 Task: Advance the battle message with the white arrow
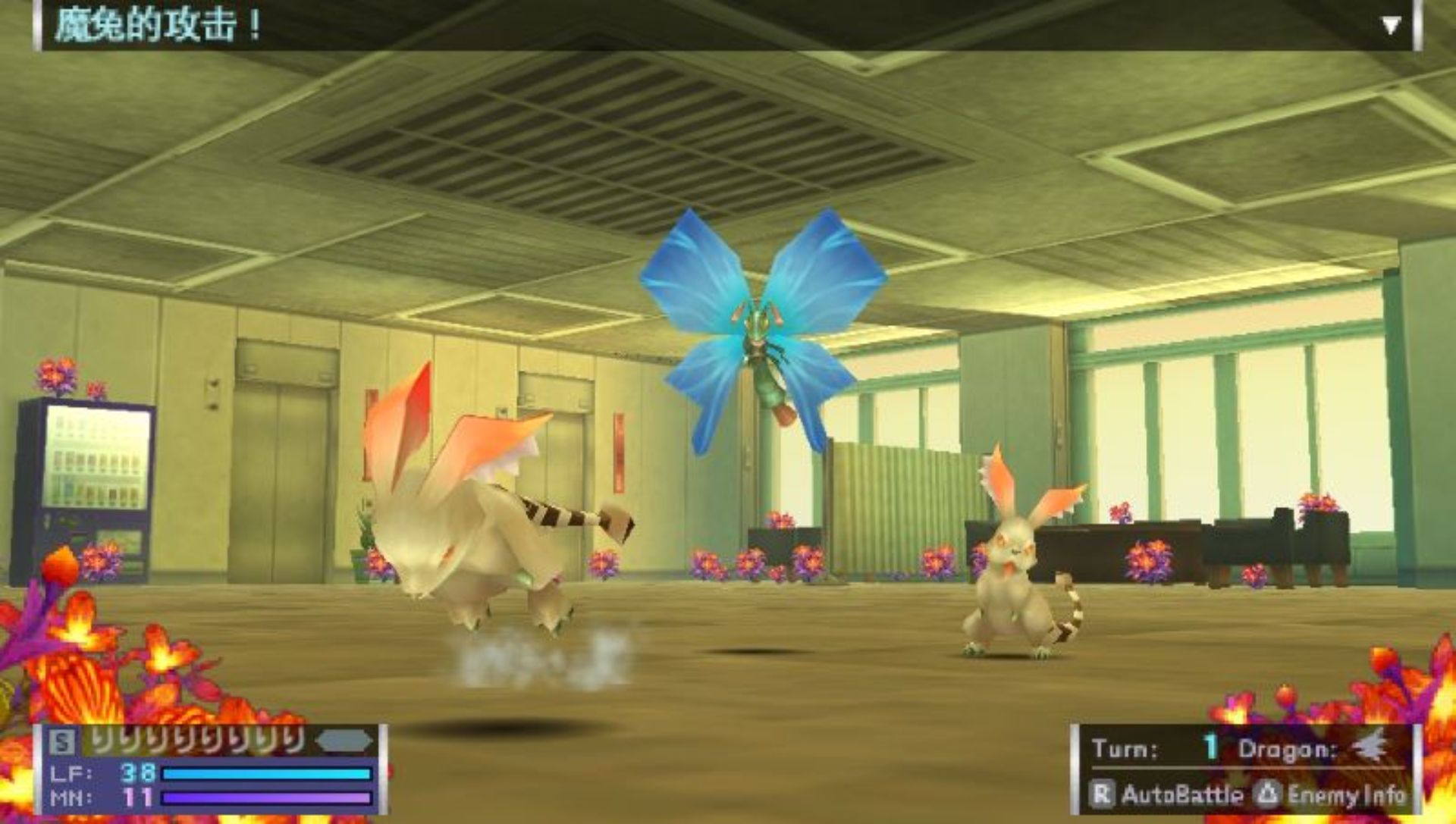tap(1390, 27)
